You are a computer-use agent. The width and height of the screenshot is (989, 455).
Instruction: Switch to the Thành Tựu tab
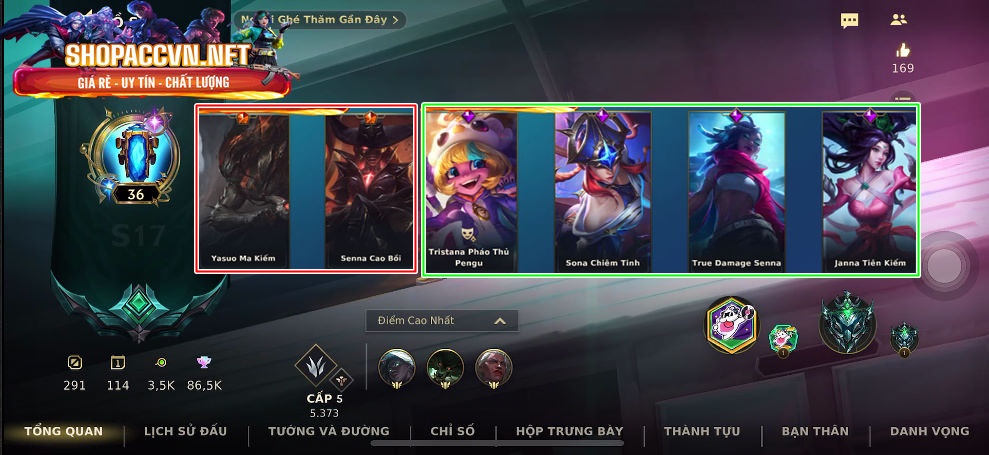tap(702, 431)
